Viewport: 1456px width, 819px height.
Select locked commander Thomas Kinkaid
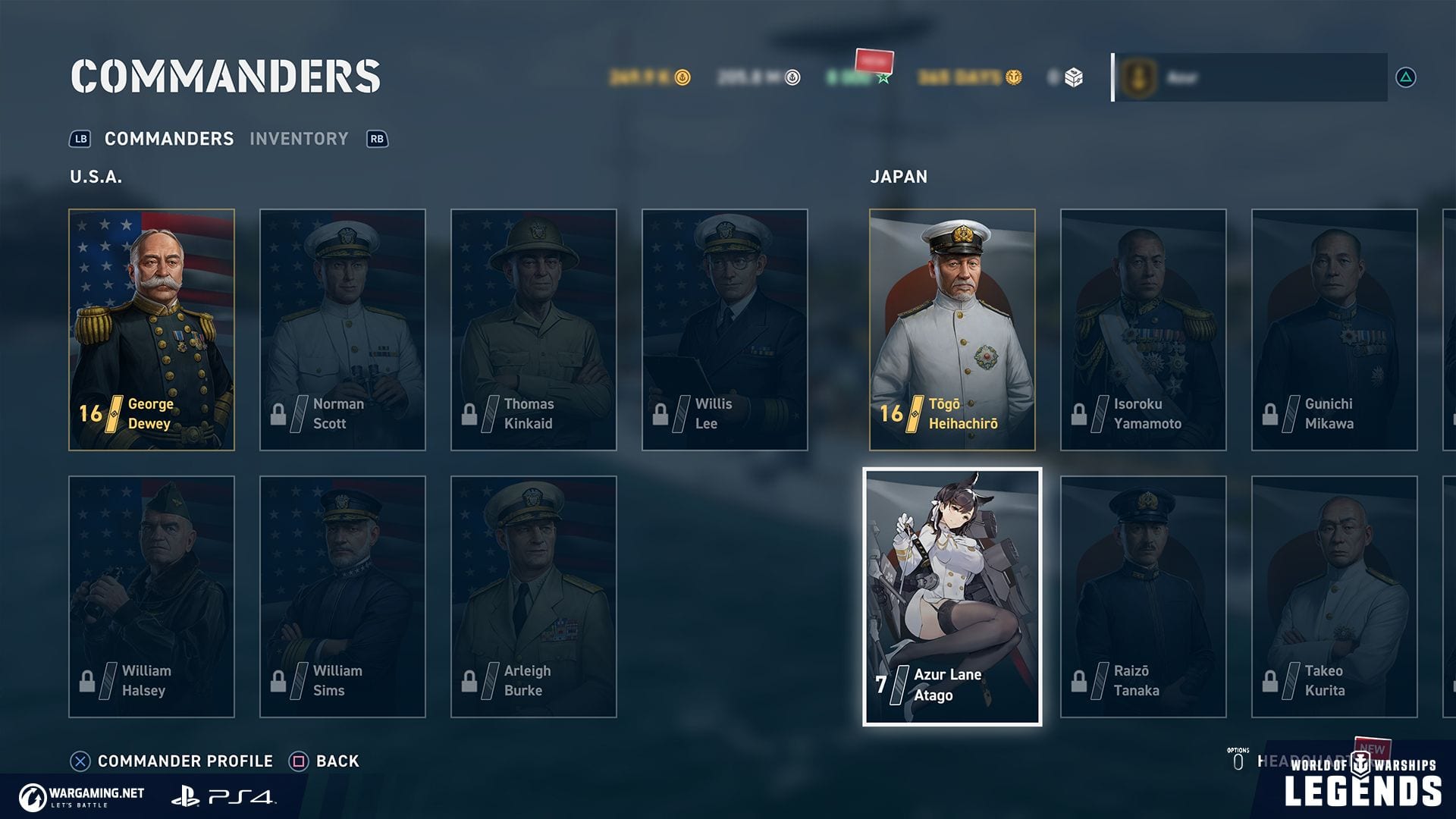[x=534, y=330]
